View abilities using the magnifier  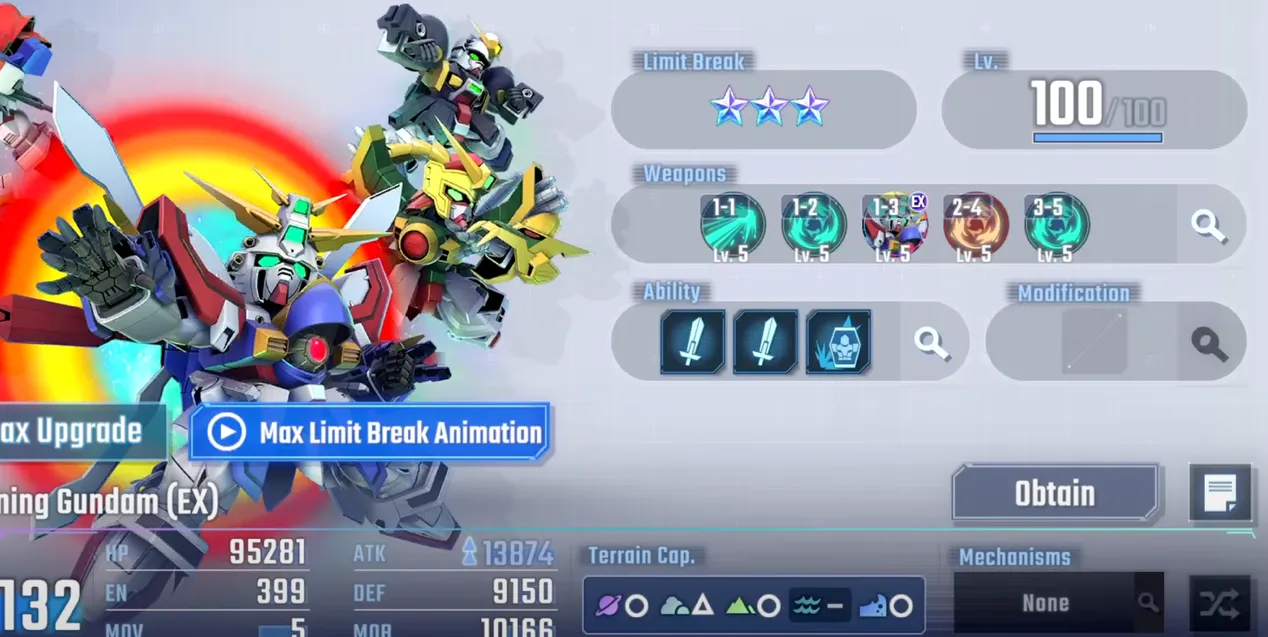(x=932, y=342)
